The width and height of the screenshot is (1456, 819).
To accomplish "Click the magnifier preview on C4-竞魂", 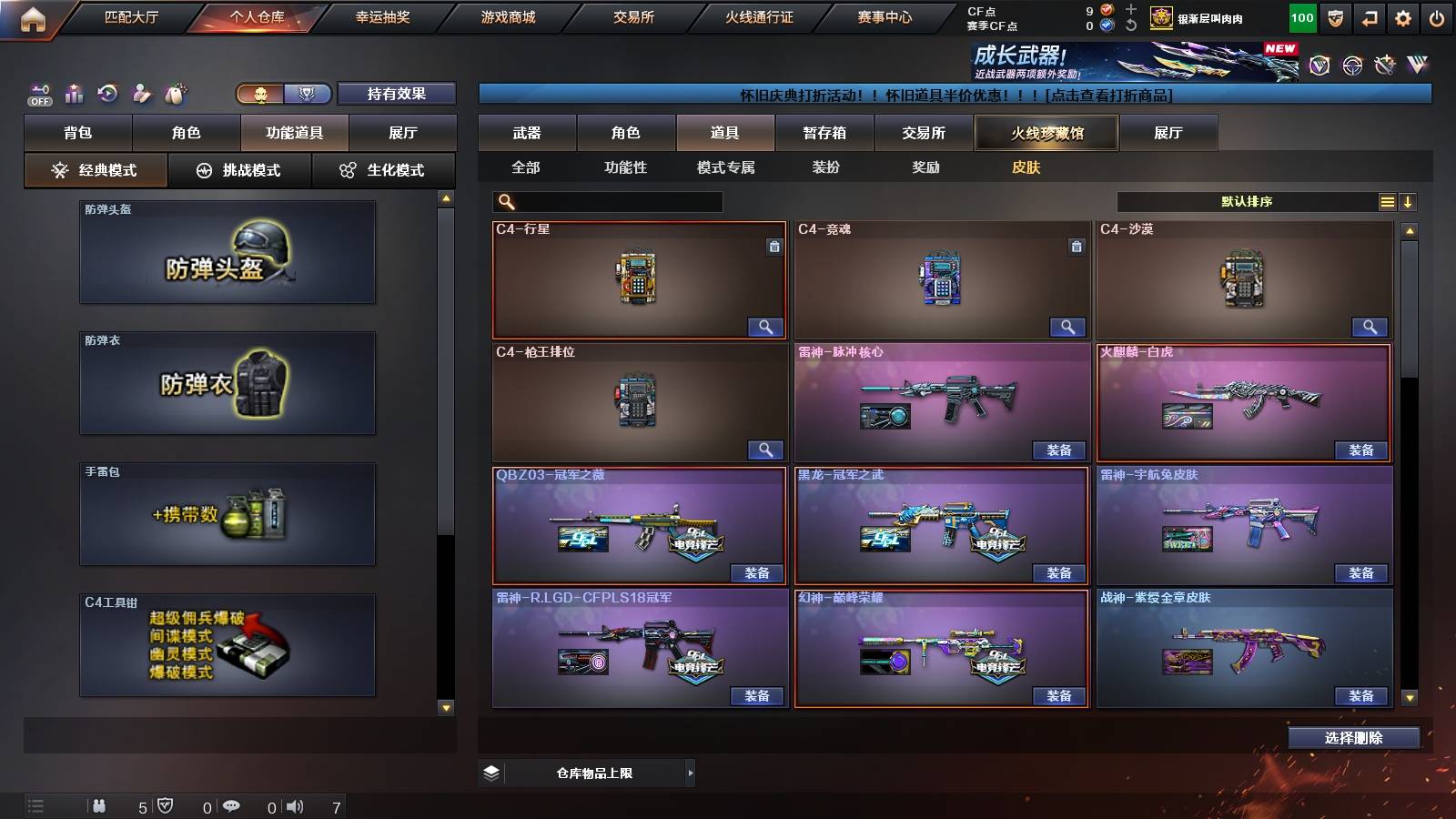I will tap(1067, 326).
